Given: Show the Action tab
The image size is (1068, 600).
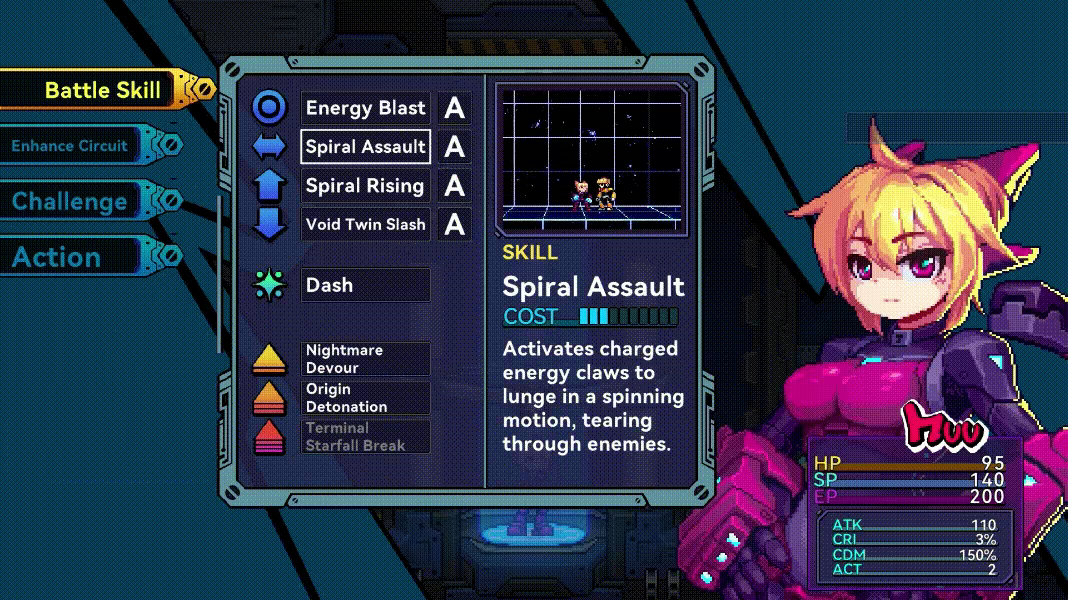Looking at the screenshot, I should tap(57, 257).
